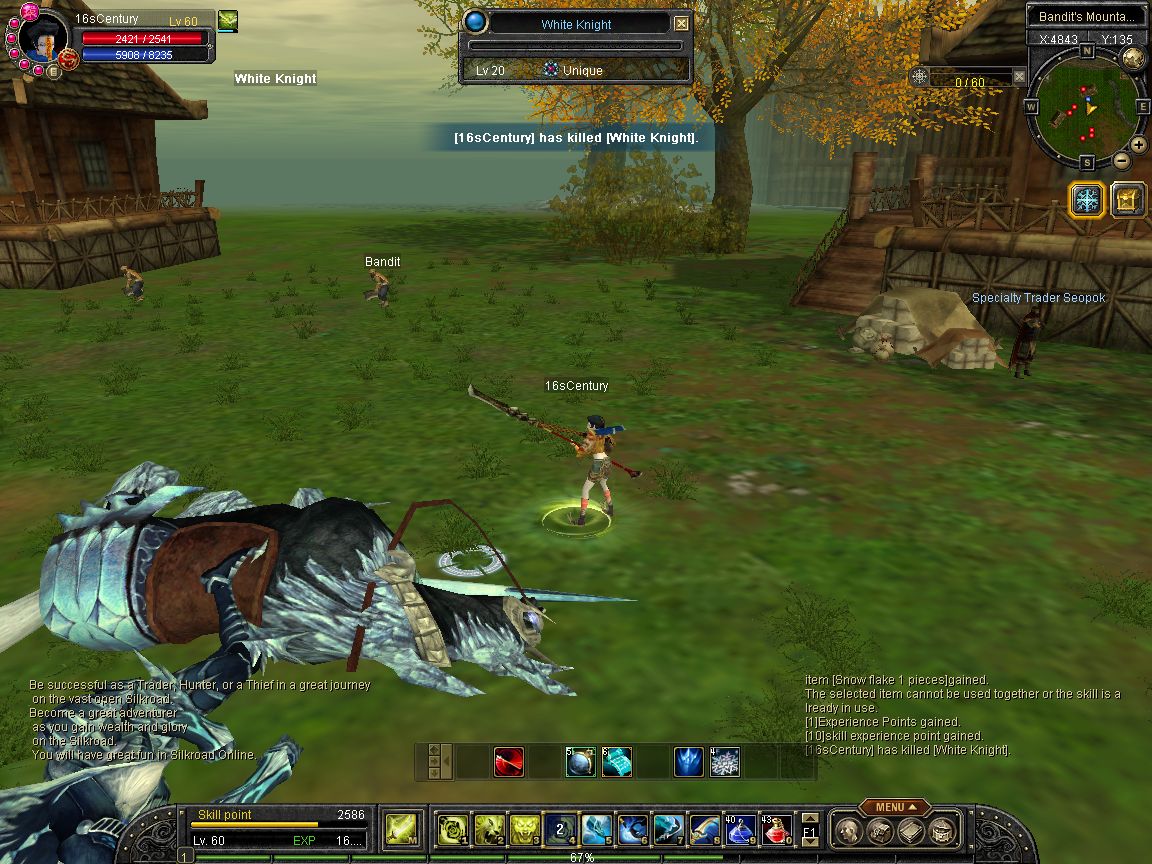The height and width of the screenshot is (864, 1152).
Task: Expand the MENU tab
Action: [893, 807]
